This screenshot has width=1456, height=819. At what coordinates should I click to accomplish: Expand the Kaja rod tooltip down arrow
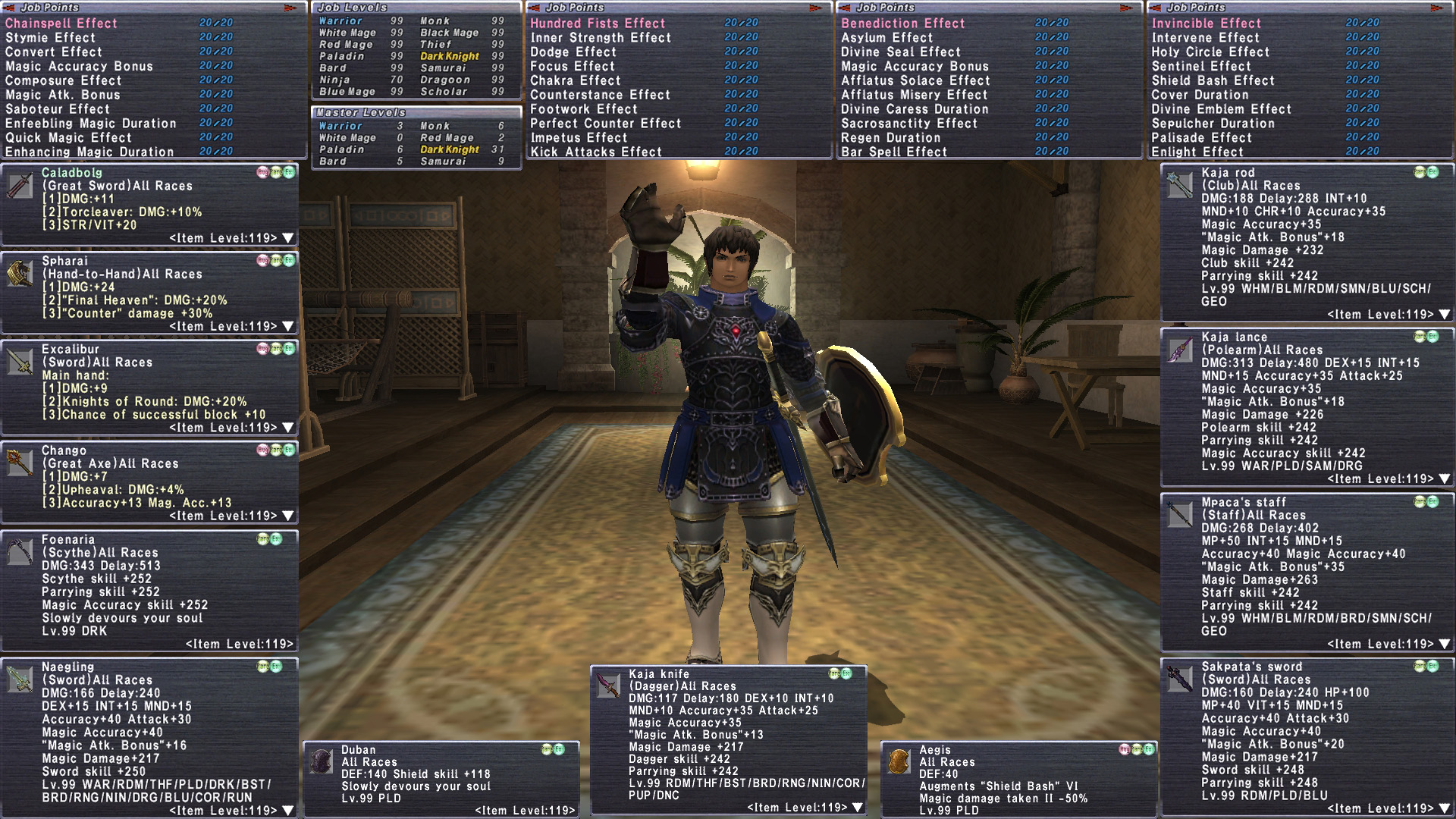1444,314
